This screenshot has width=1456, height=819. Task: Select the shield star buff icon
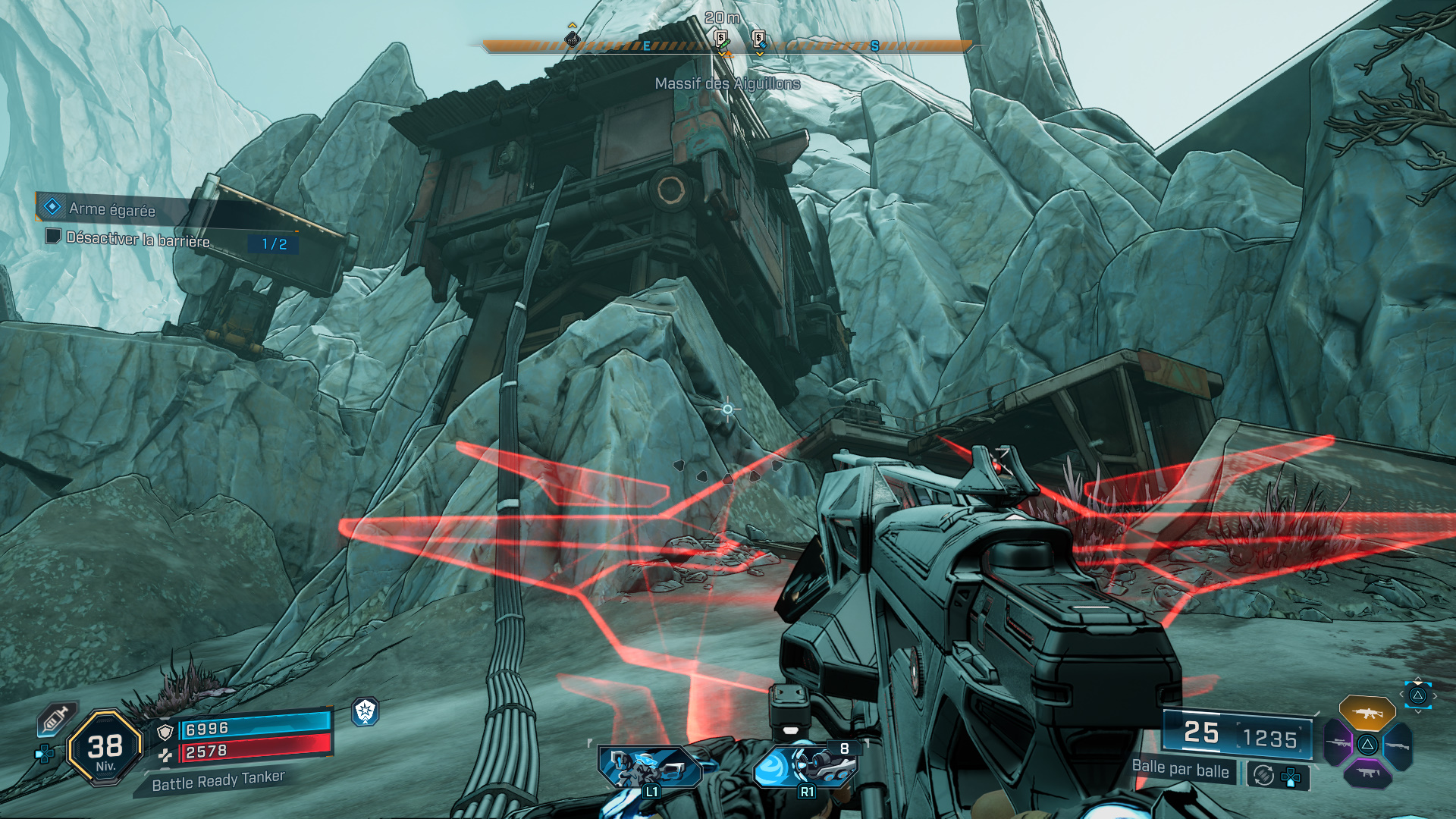[366, 711]
